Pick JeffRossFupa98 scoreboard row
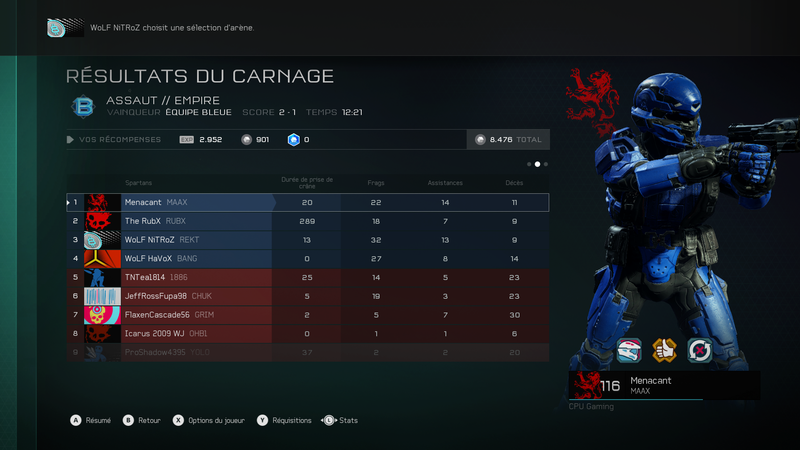 pos(308,296)
